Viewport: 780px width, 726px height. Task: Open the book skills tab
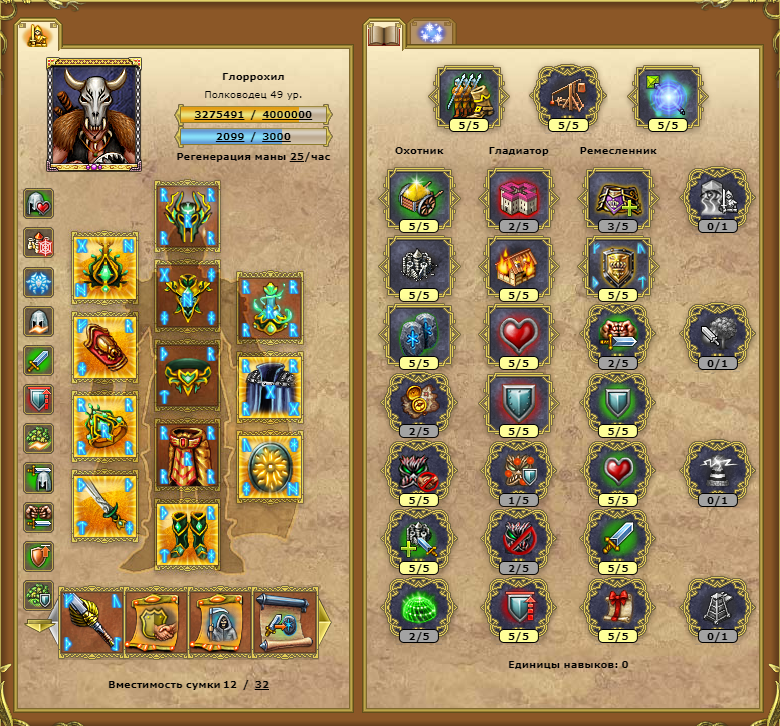coord(385,34)
